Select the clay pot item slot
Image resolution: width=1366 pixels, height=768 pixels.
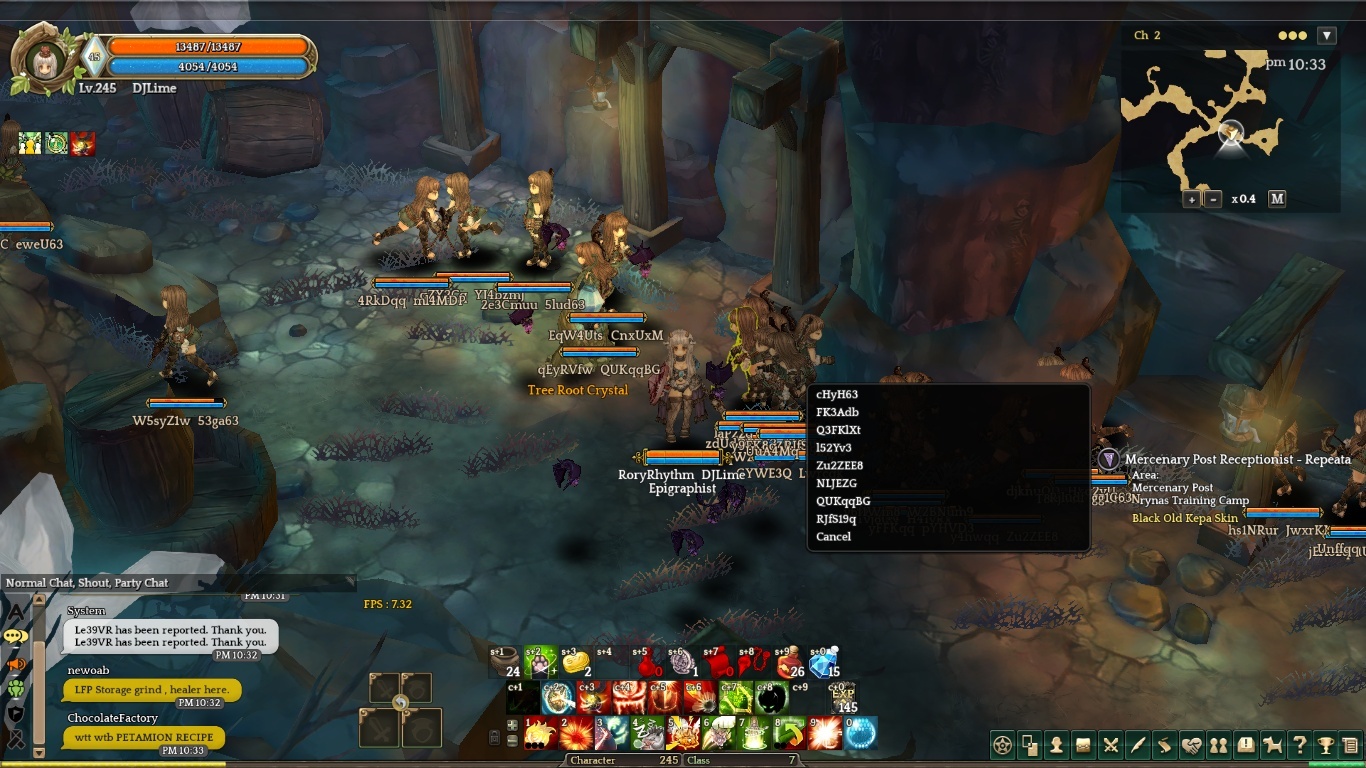(506, 664)
